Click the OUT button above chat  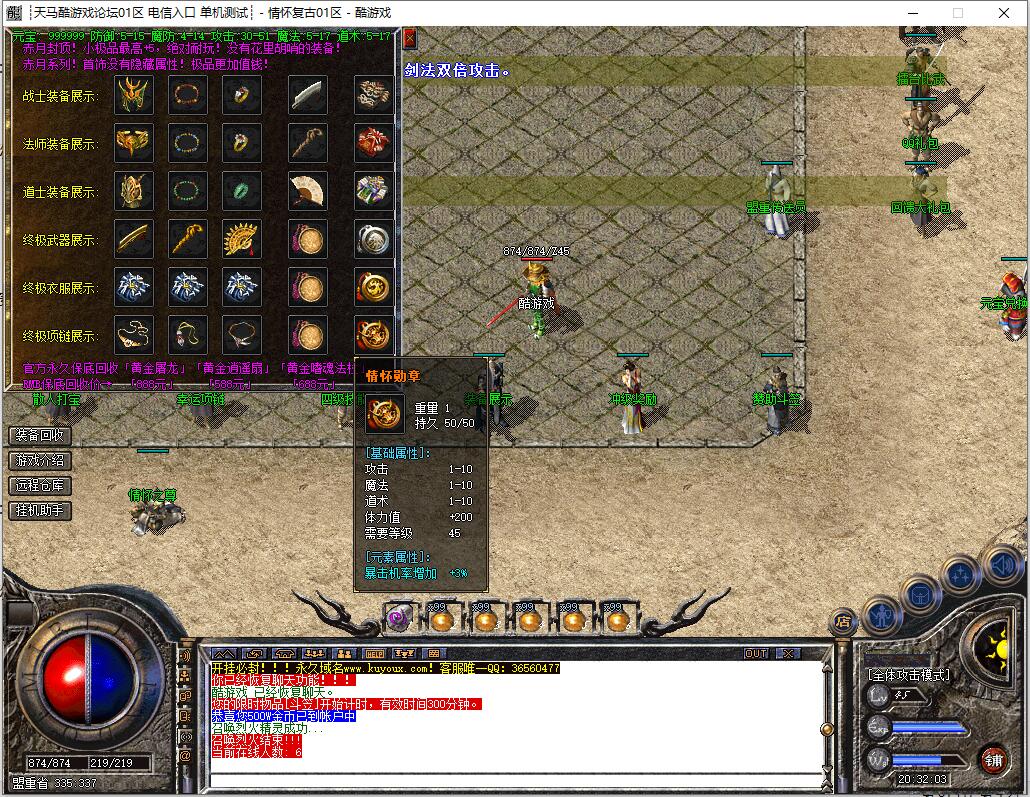click(757, 654)
